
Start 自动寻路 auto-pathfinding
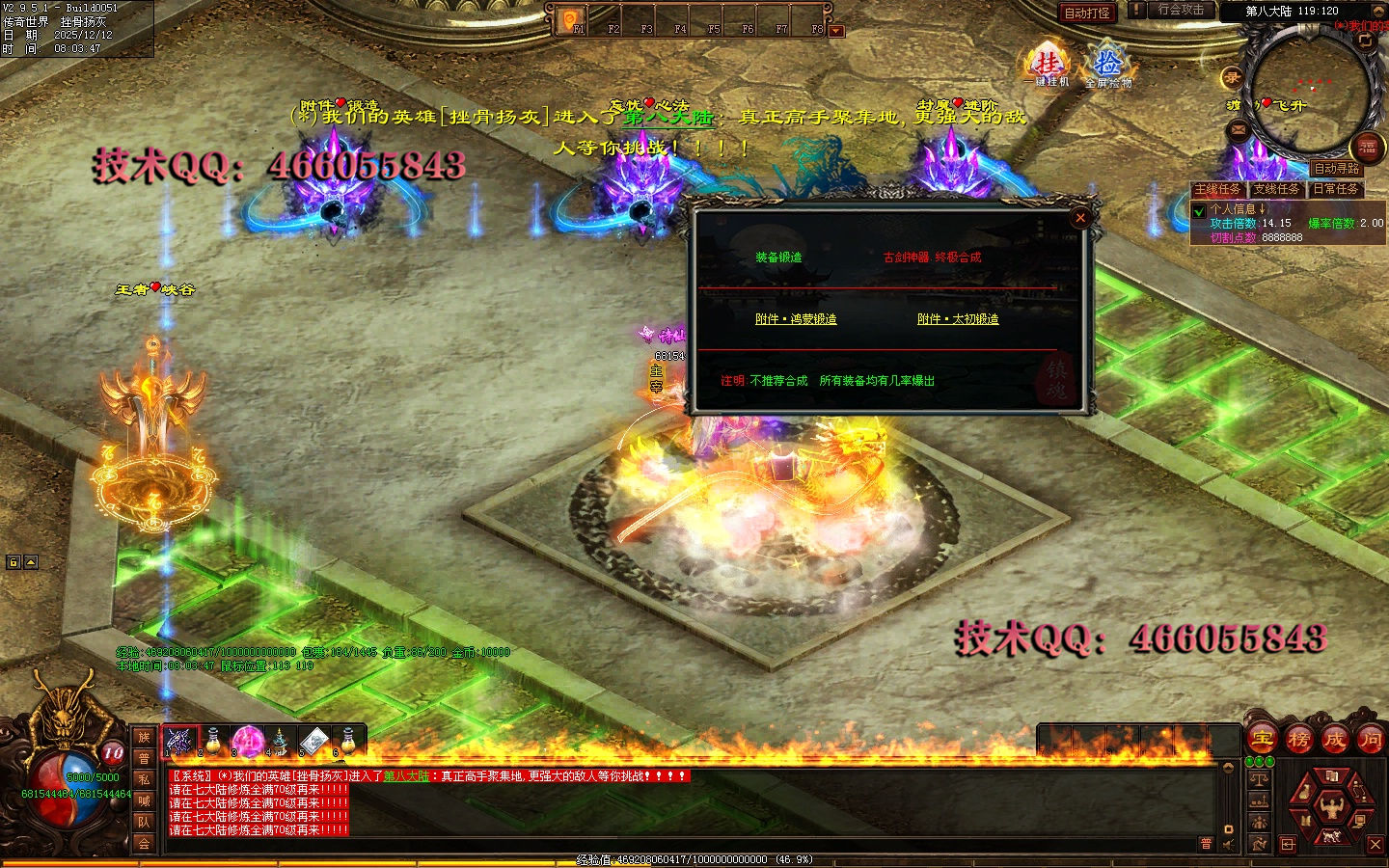point(1336,169)
